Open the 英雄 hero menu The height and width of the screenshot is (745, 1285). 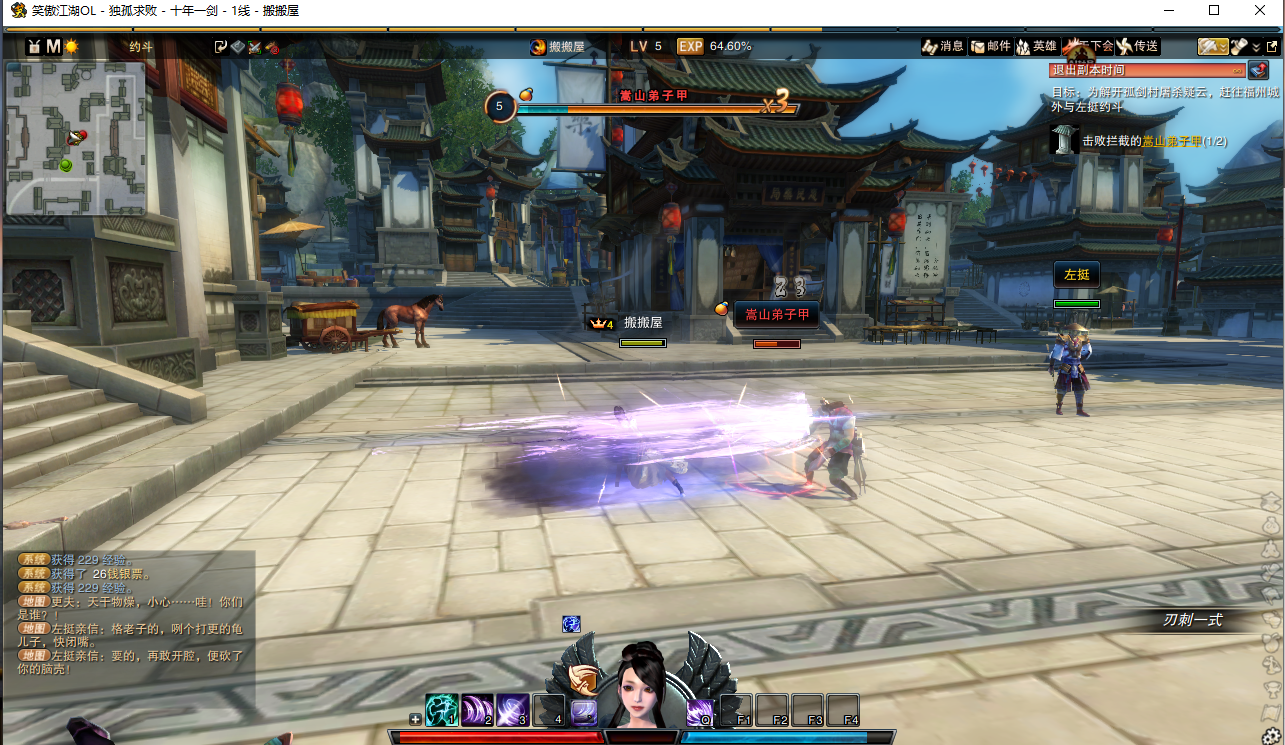(x=1036, y=46)
